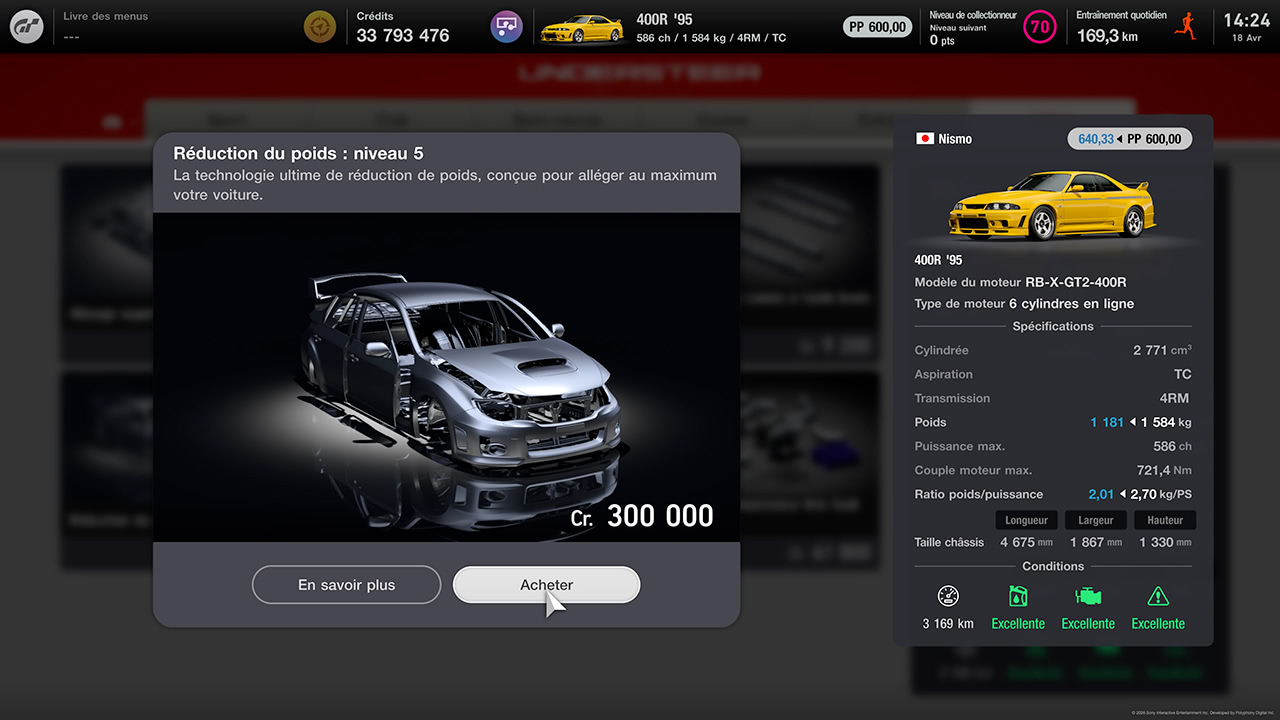Click En savoir plus
The image size is (1280, 720).
(x=346, y=585)
